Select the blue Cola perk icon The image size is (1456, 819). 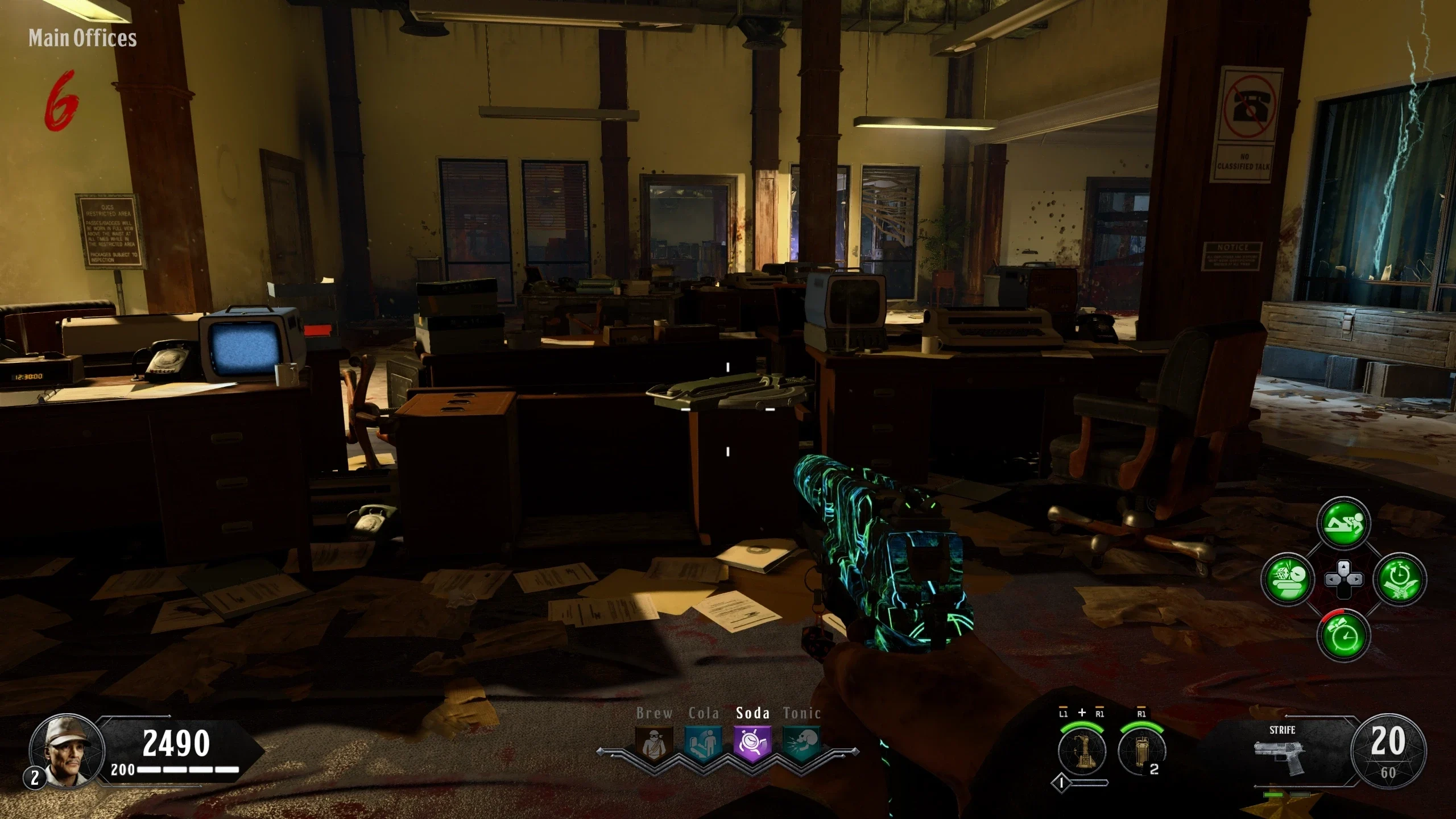(x=704, y=743)
